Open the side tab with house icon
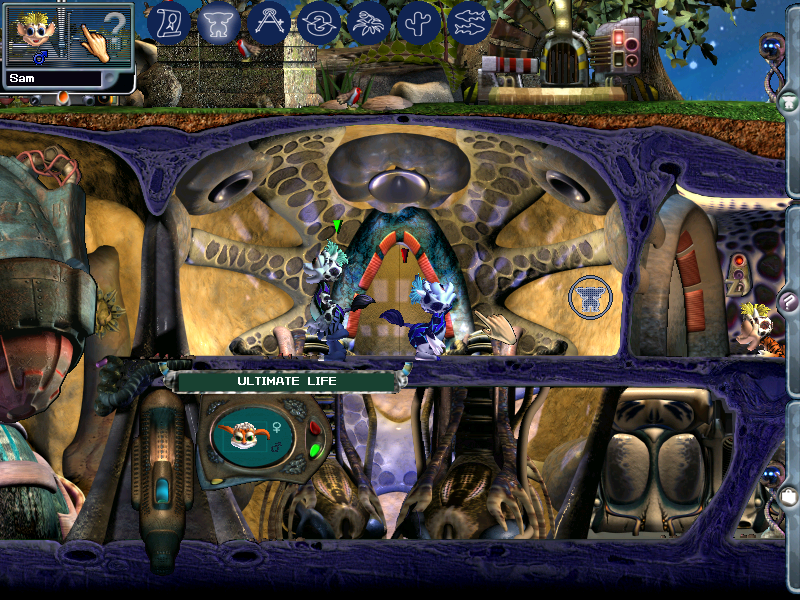 tap(788, 100)
